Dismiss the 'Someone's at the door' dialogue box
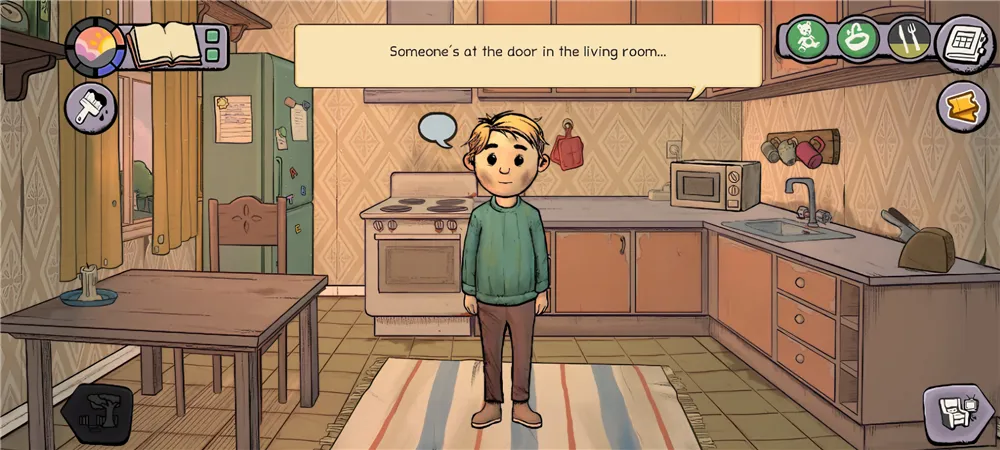The width and height of the screenshot is (1000, 450). (x=527, y=52)
